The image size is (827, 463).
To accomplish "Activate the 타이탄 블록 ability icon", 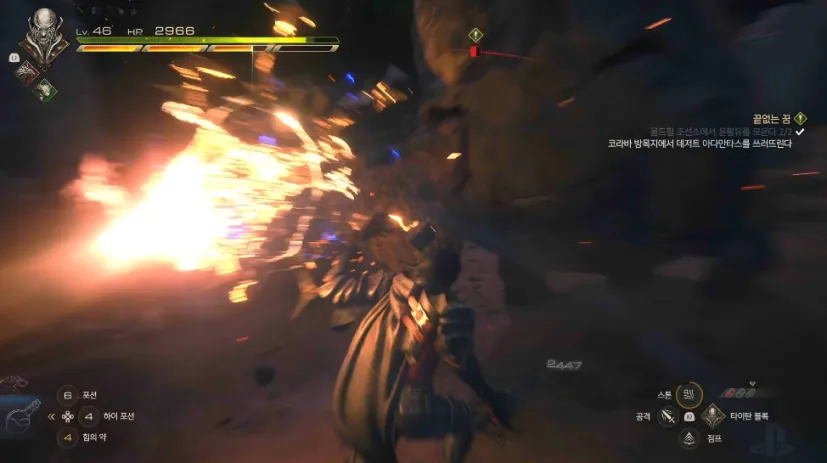I will click(711, 416).
